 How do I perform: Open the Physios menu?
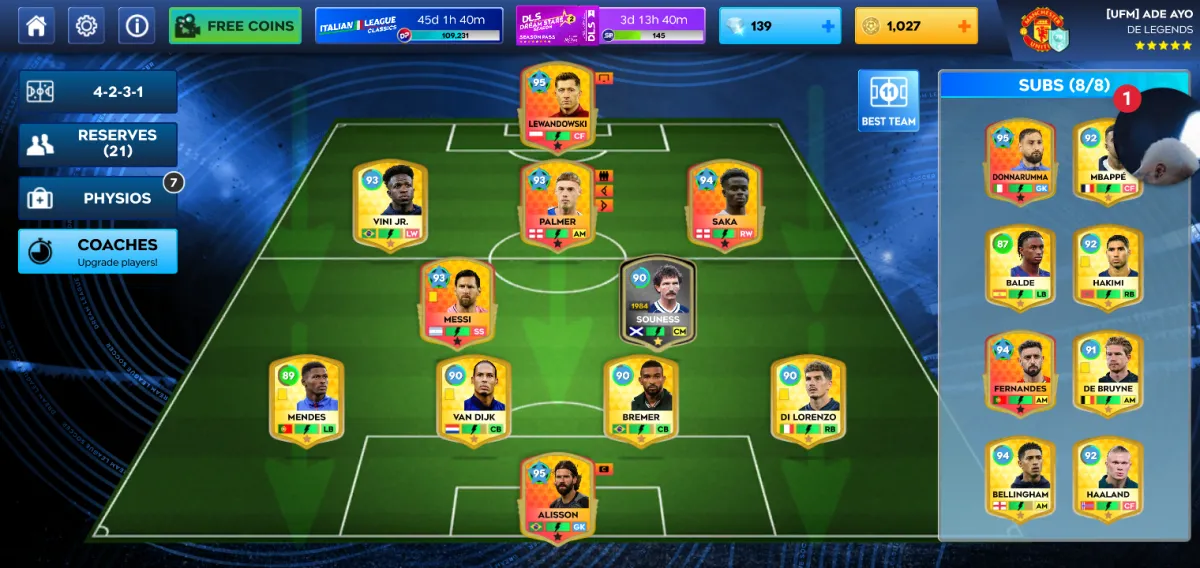pos(98,198)
